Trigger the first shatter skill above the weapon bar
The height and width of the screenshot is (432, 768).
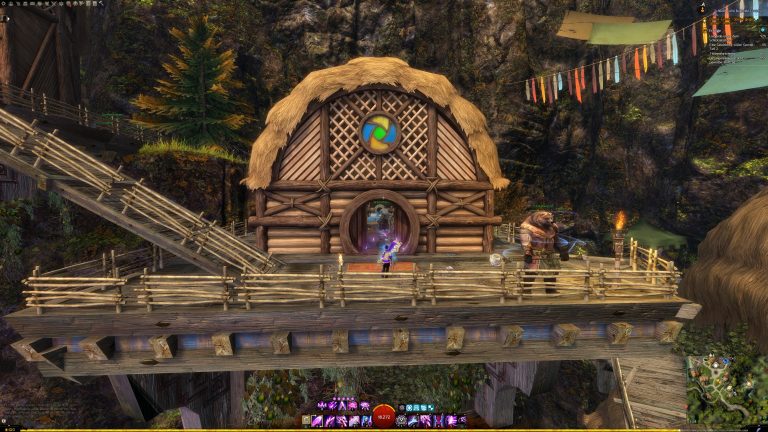[322, 405]
